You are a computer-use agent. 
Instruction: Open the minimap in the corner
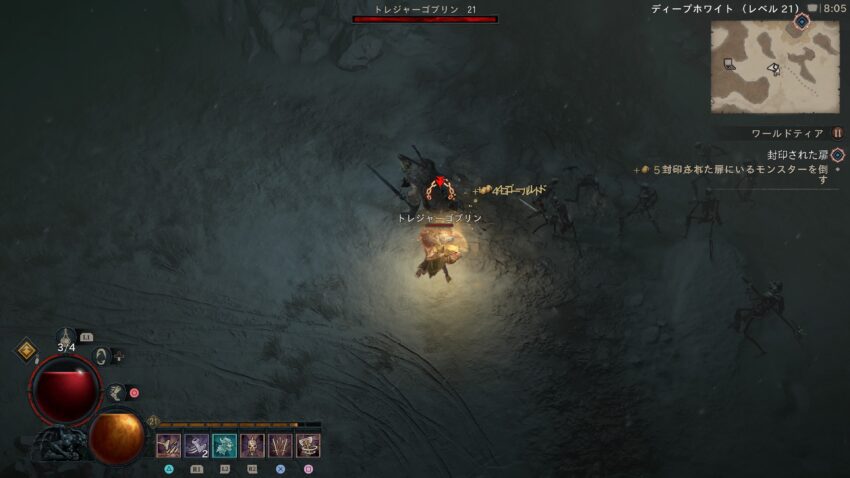click(x=775, y=65)
